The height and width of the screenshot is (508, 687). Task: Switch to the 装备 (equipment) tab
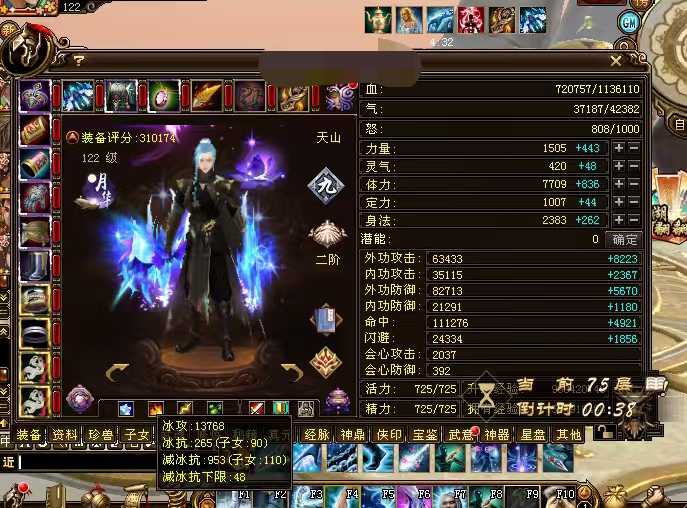(30, 435)
